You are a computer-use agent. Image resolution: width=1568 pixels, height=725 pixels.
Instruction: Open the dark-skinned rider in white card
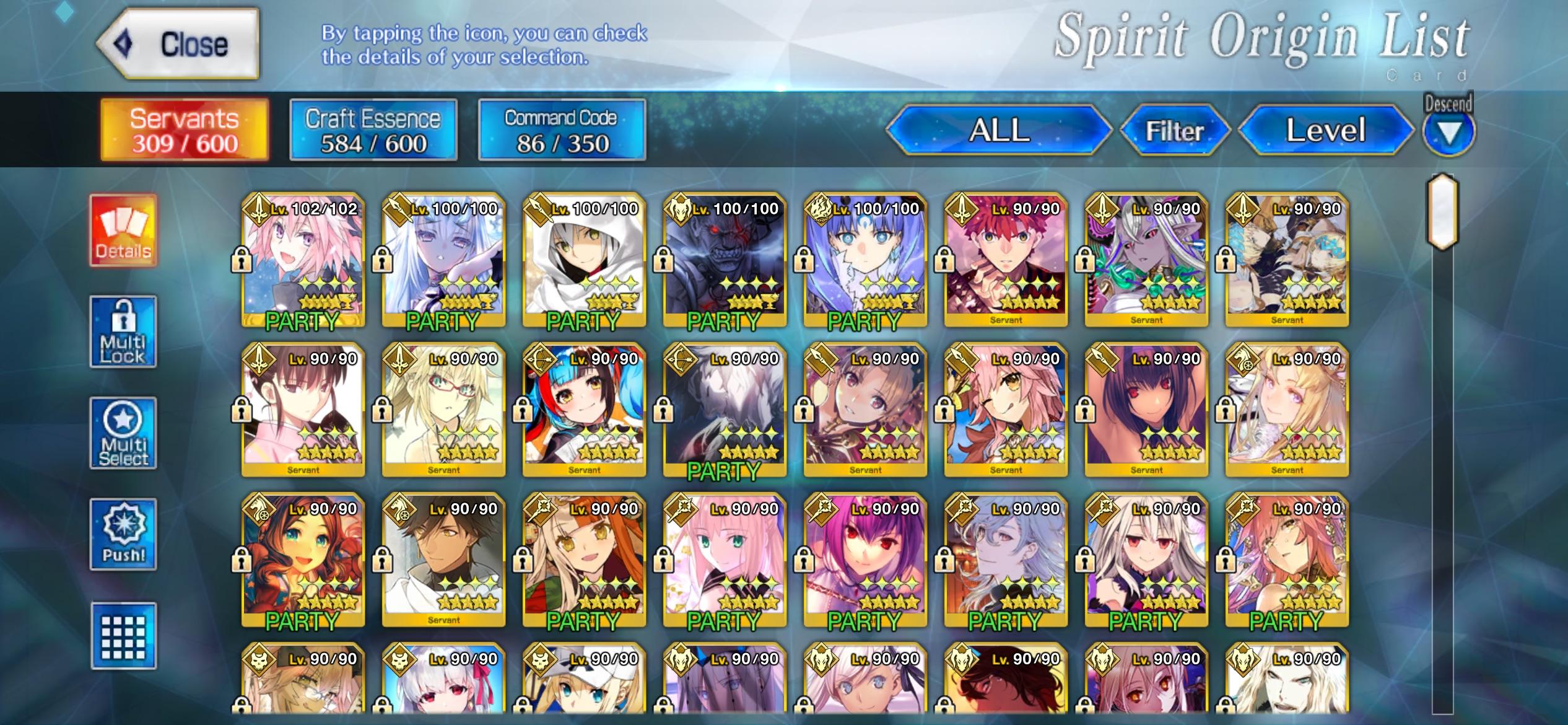(443, 560)
